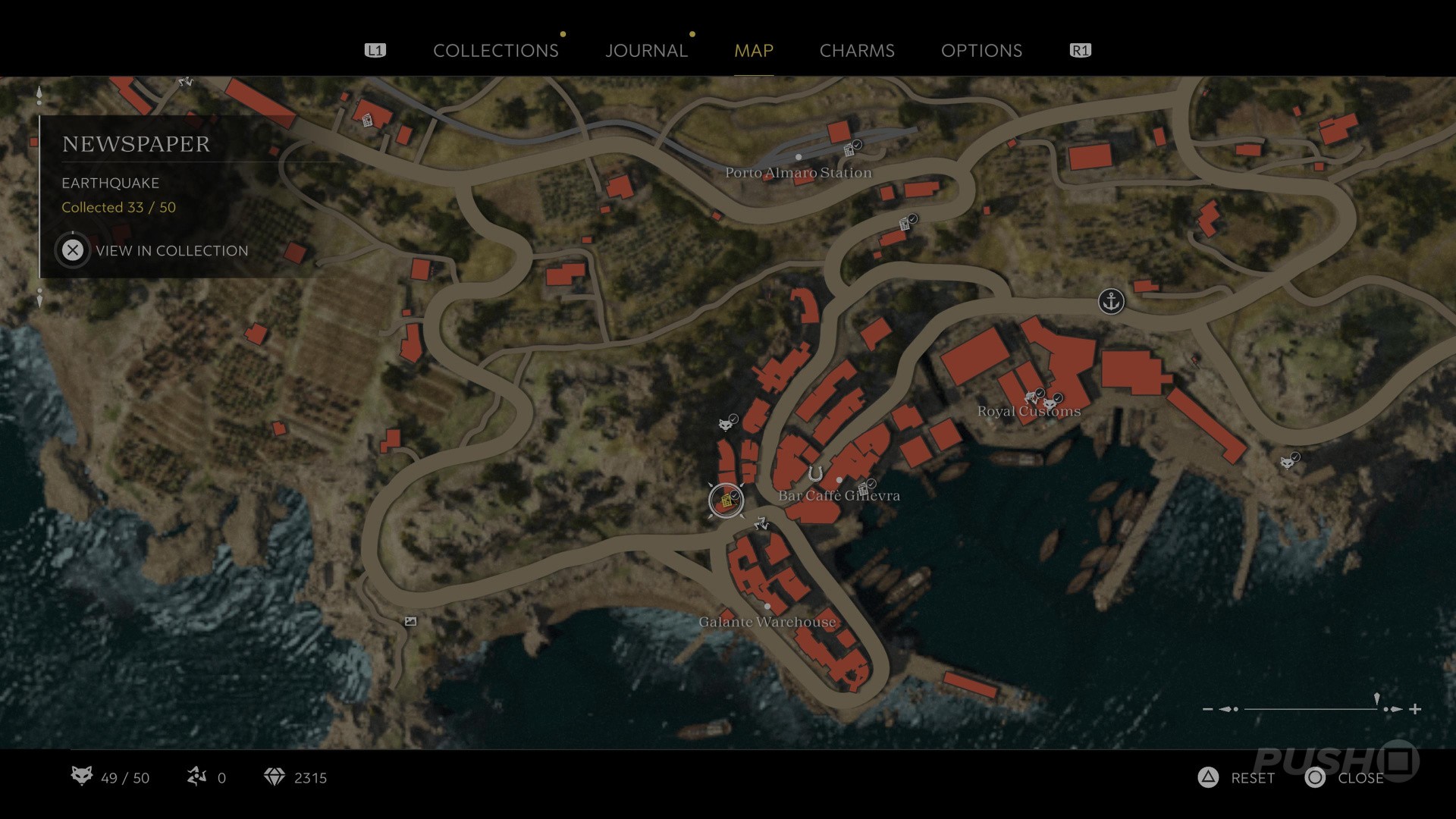Open the Journal tab
This screenshot has width=1456, height=819.
pos(646,51)
